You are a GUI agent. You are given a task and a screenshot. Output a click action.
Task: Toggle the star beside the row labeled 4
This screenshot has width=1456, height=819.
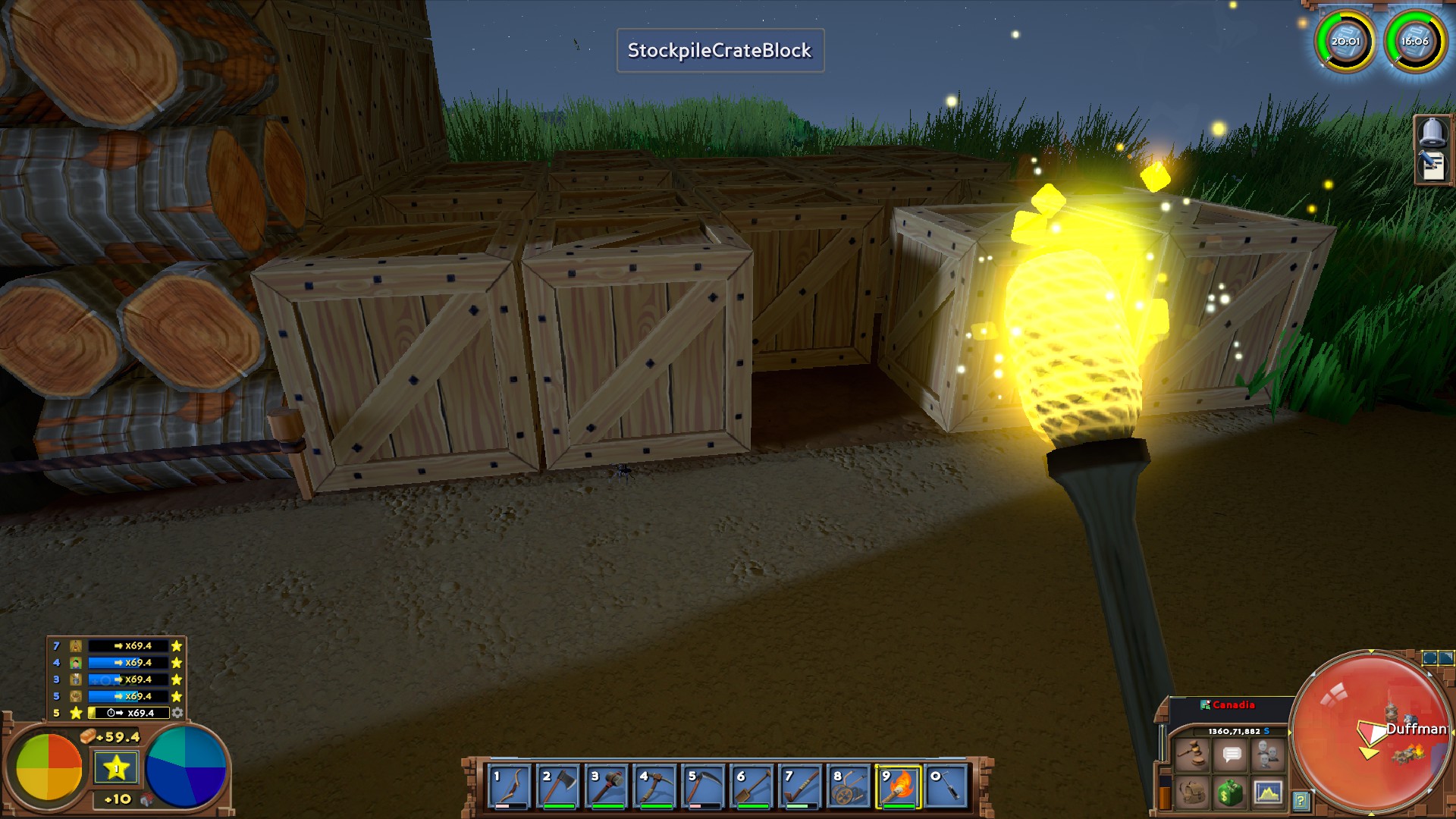(177, 662)
